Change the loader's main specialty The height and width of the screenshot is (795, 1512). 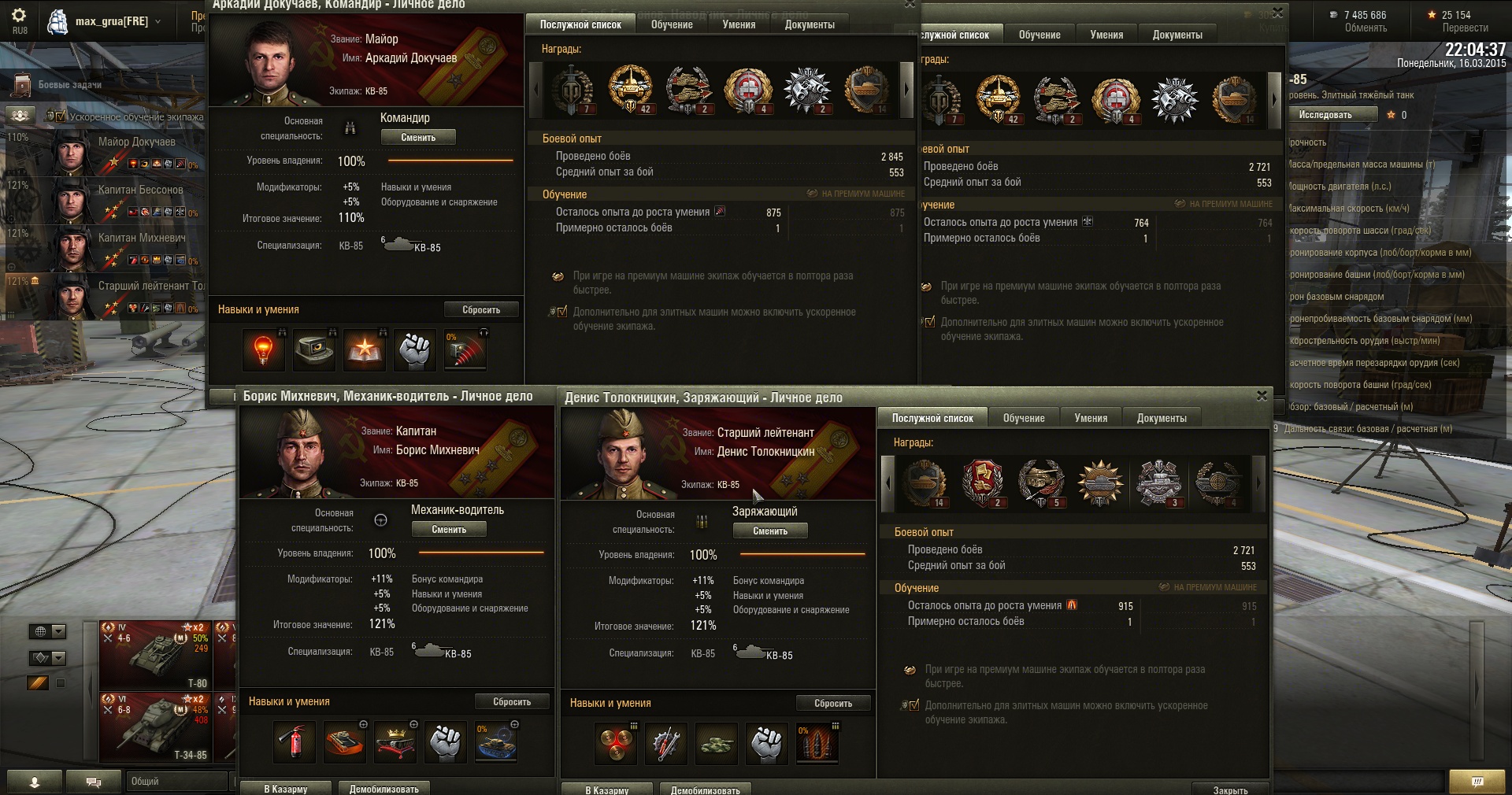[x=770, y=531]
